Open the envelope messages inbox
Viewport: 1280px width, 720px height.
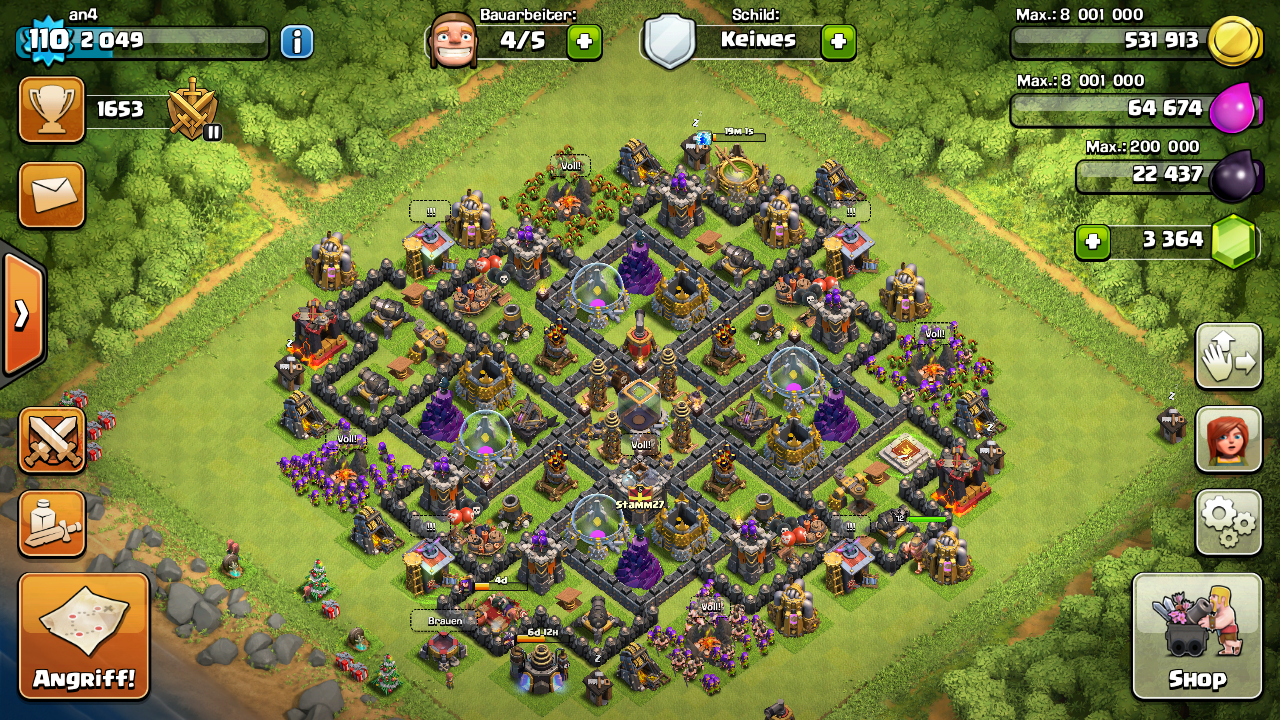point(52,195)
